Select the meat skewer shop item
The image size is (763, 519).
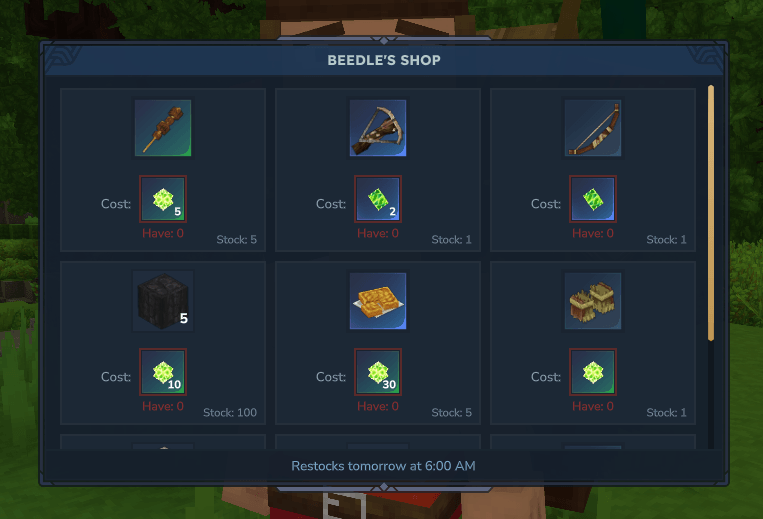click(x=163, y=128)
